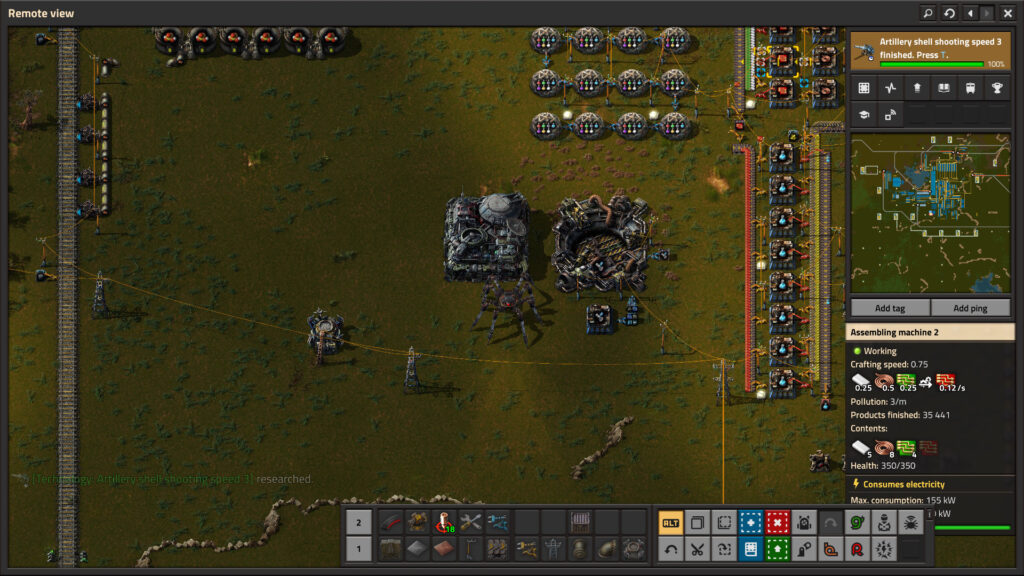Open the production statistics graph icon

[890, 88]
